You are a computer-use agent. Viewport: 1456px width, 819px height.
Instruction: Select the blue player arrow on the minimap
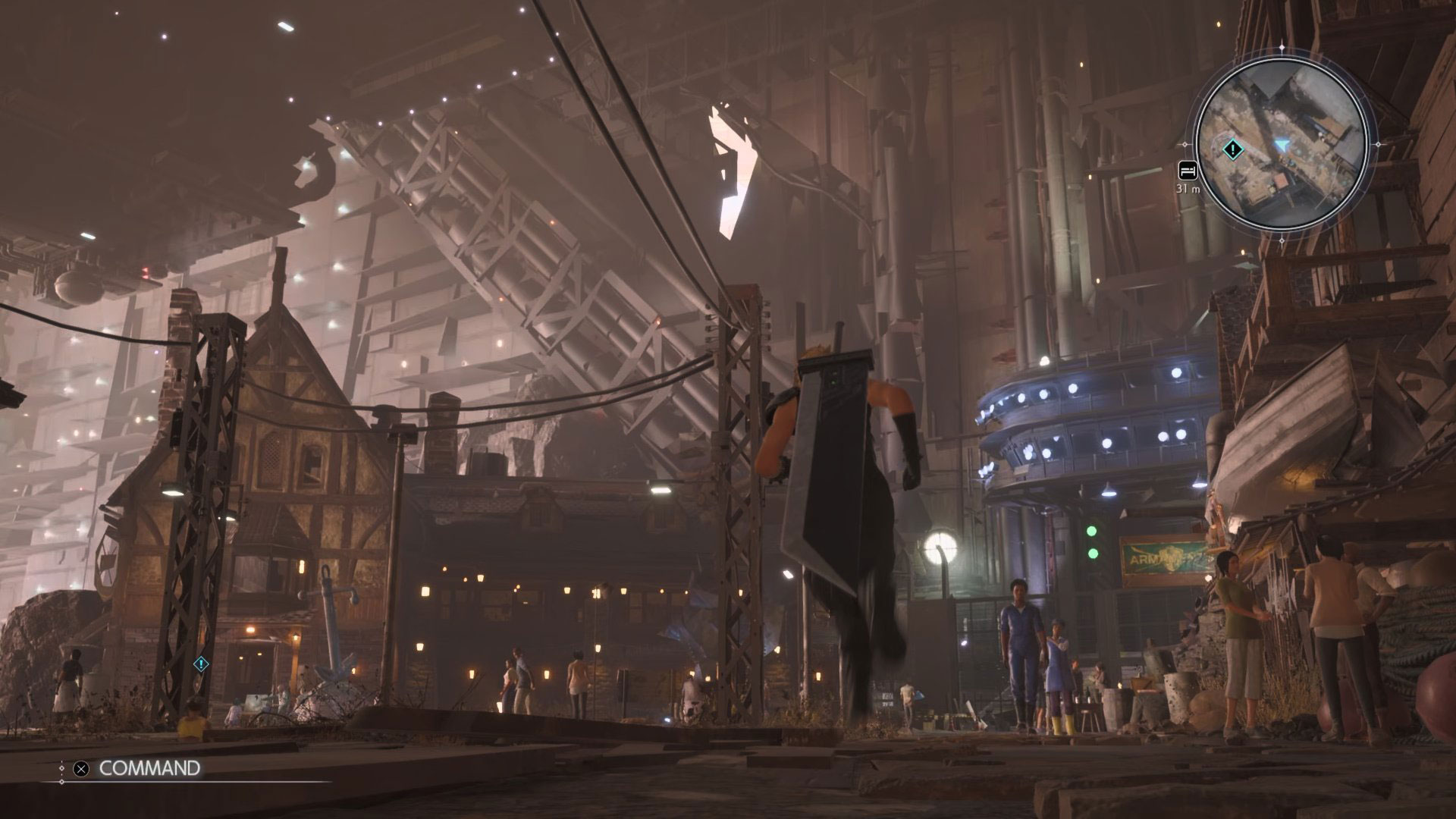1282,143
